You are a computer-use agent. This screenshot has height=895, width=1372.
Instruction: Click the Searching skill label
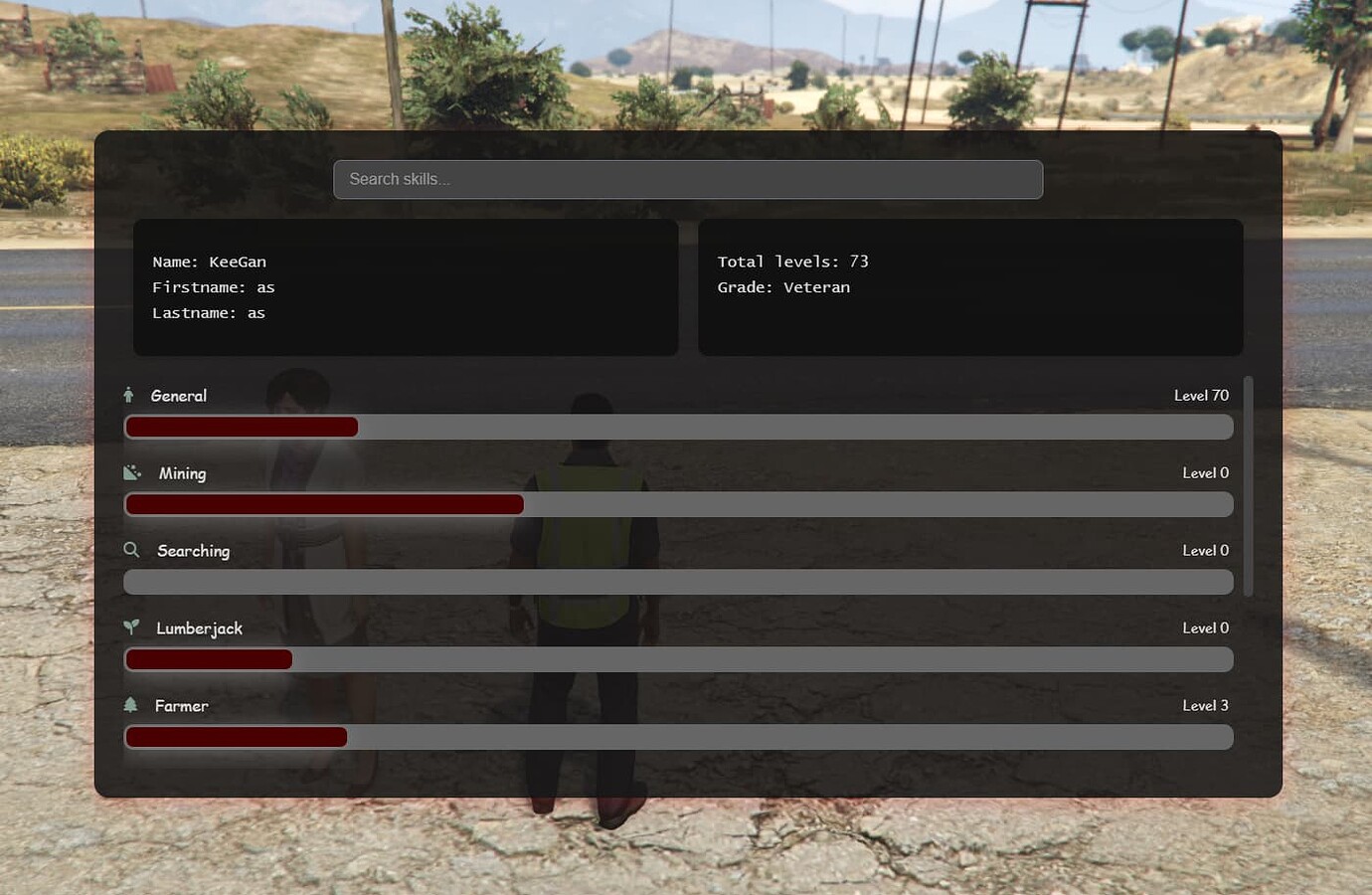[193, 550]
